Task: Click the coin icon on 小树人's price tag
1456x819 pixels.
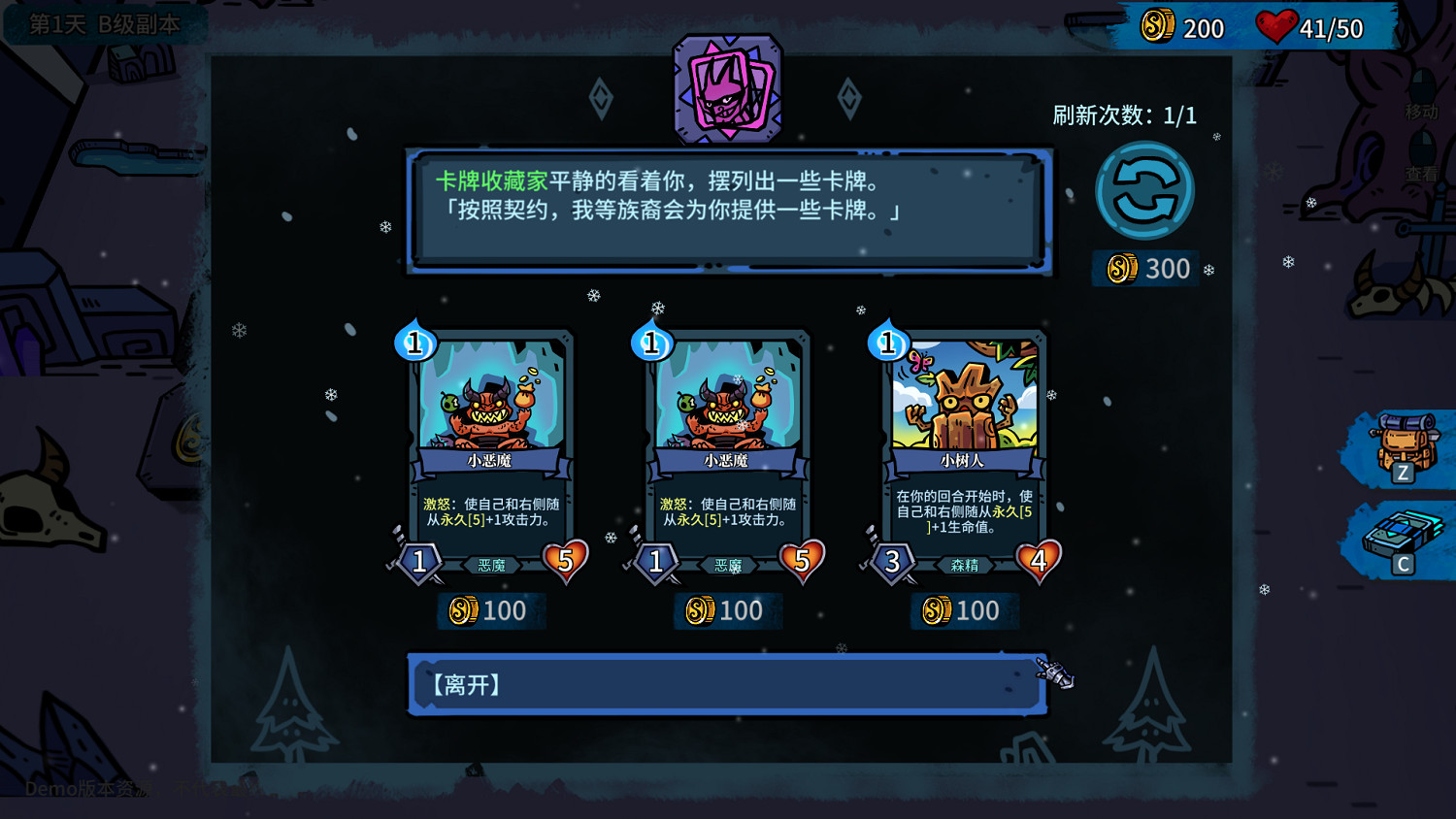Action: tap(935, 610)
